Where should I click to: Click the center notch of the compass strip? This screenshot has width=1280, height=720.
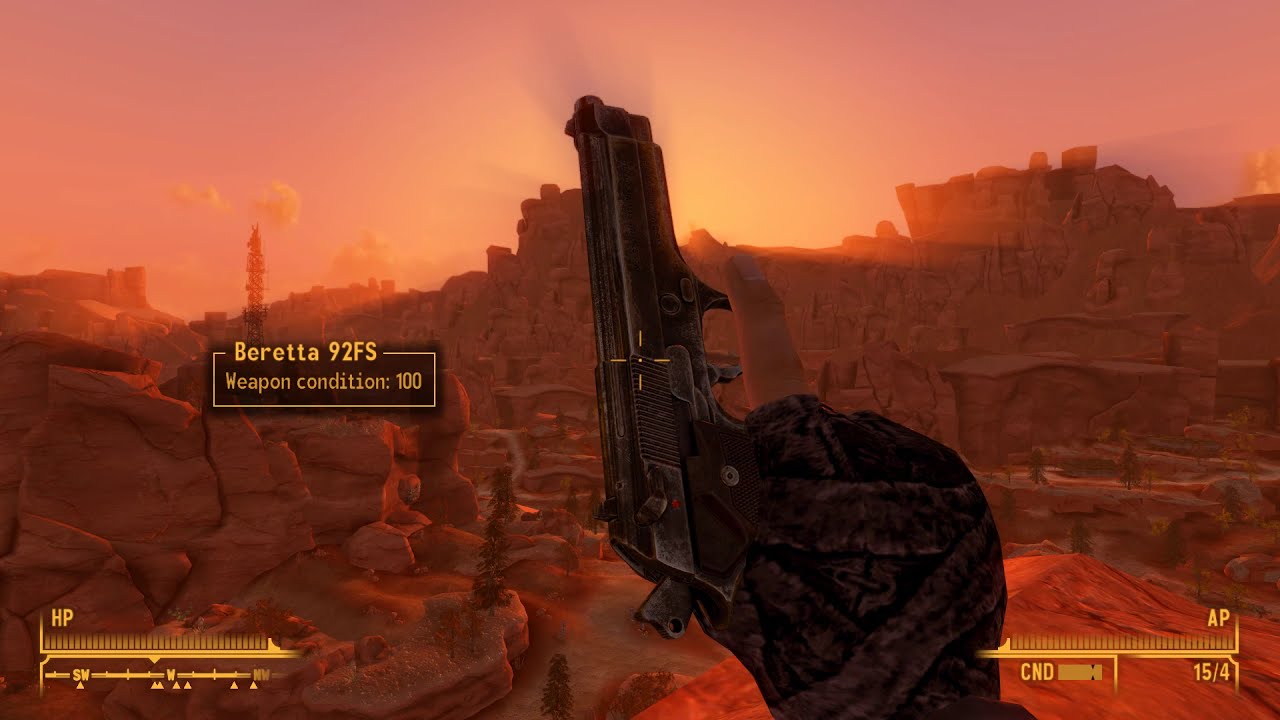pyautogui.click(x=155, y=659)
